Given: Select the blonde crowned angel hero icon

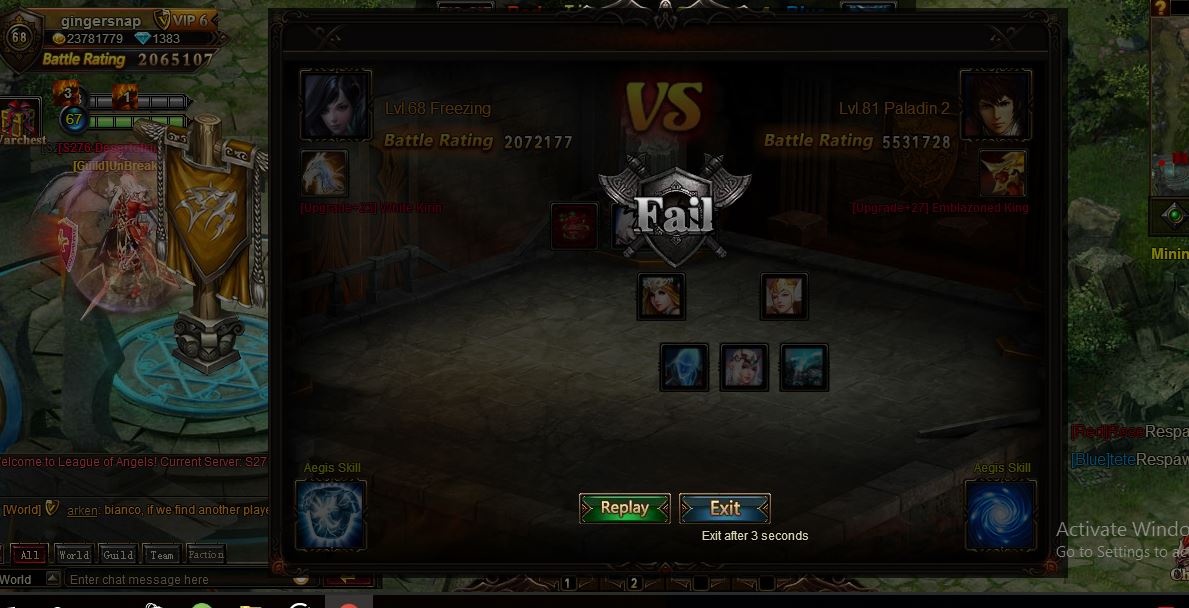Looking at the screenshot, I should tap(661, 297).
